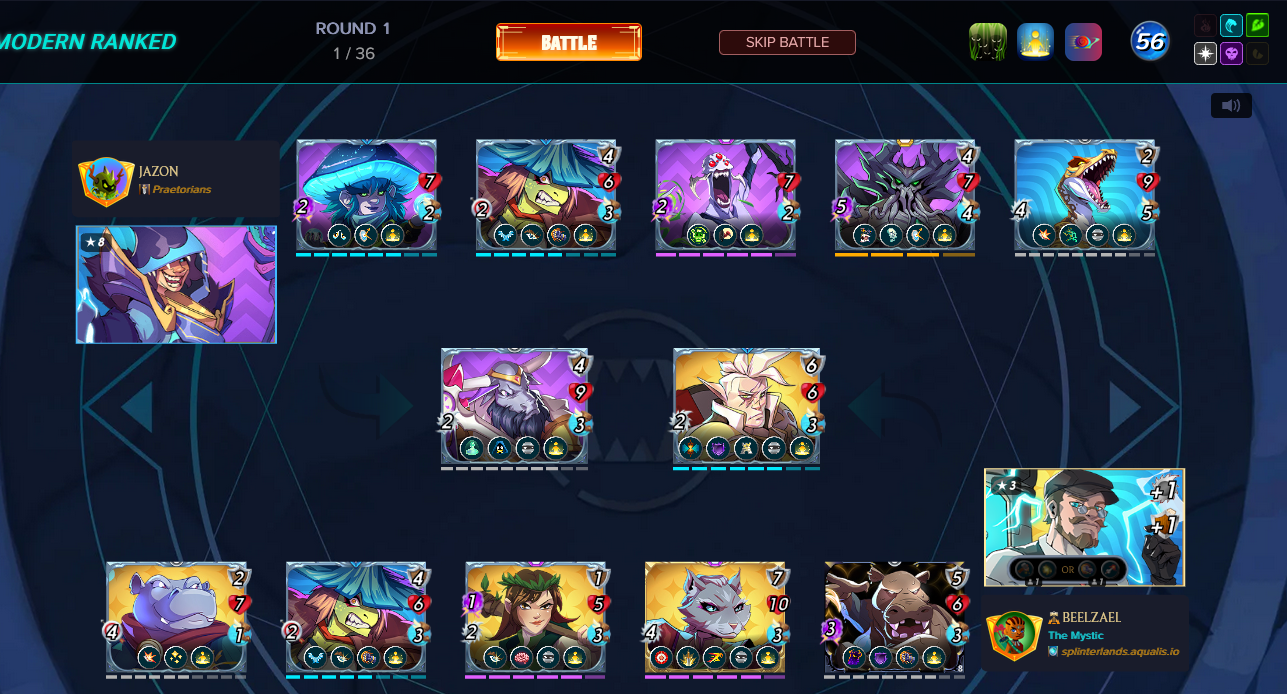
Task: Open Beelzael's bespectacled summoner card
Action: pos(1084,527)
